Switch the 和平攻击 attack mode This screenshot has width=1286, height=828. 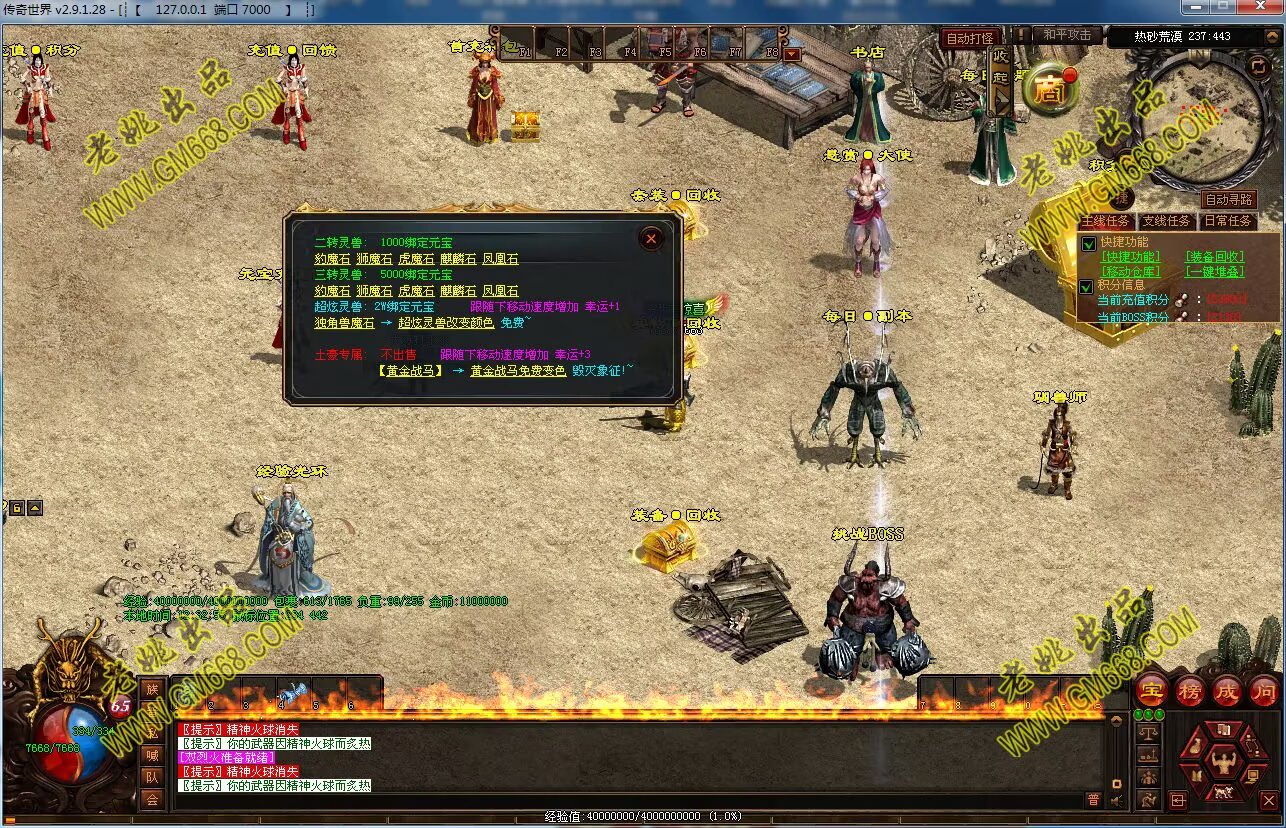click(1066, 35)
